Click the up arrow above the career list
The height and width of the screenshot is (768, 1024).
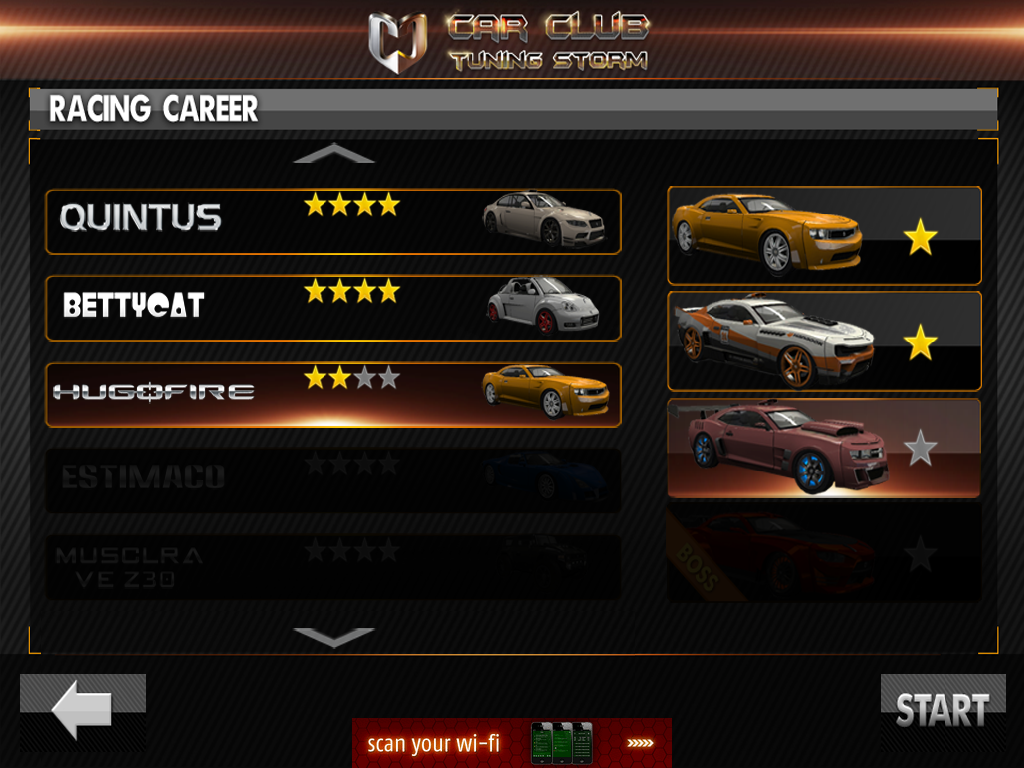334,154
